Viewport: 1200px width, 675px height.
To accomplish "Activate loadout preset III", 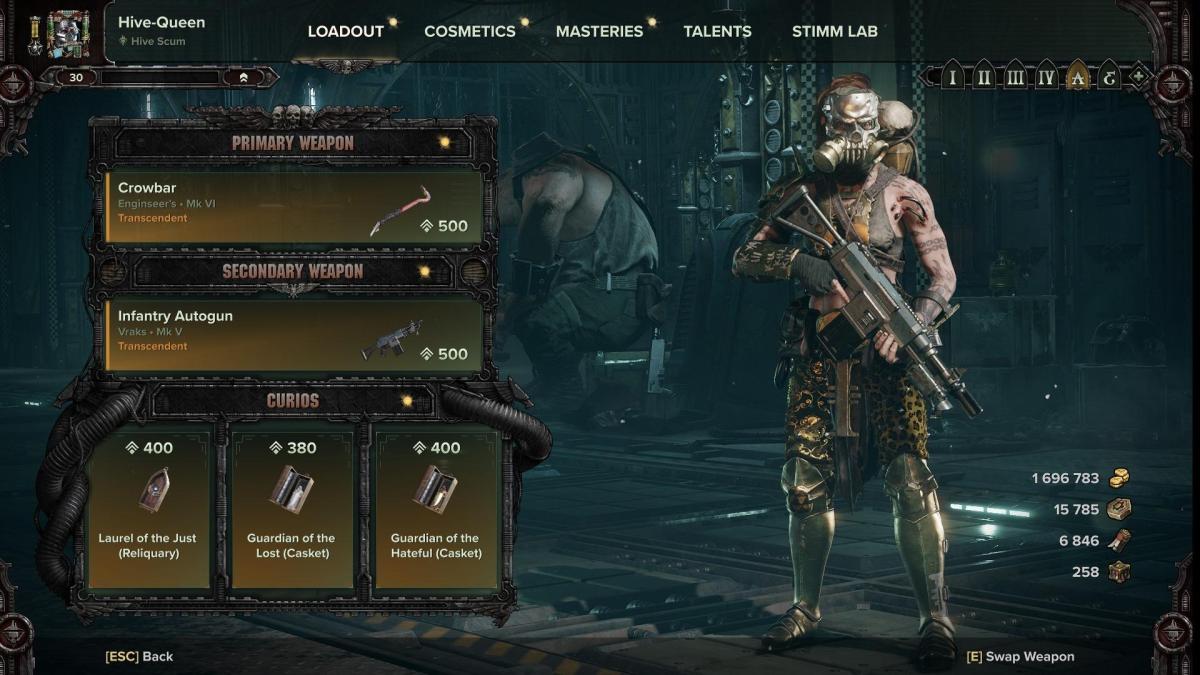I will click(1015, 77).
